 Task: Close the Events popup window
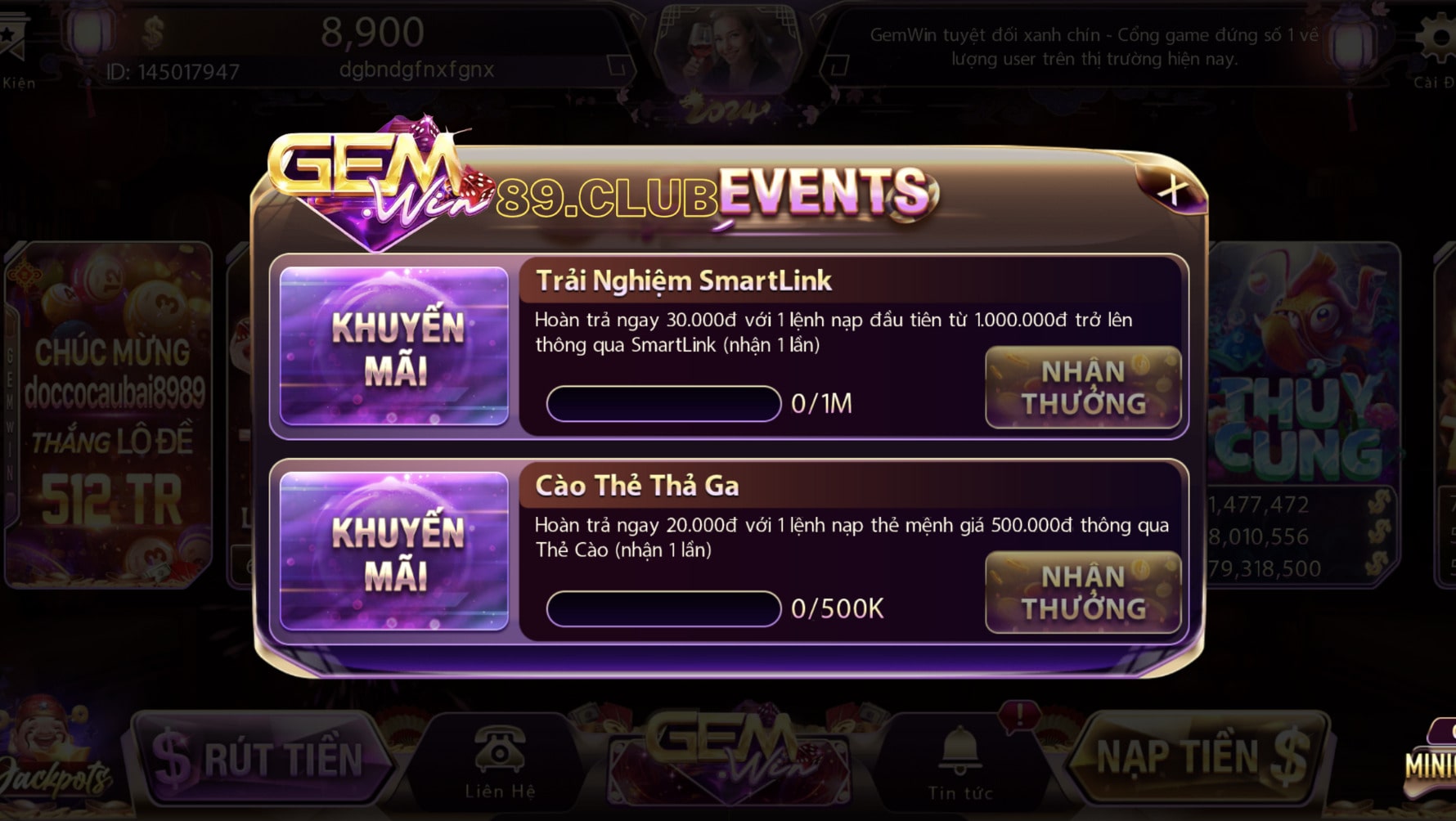pyautogui.click(x=1172, y=190)
